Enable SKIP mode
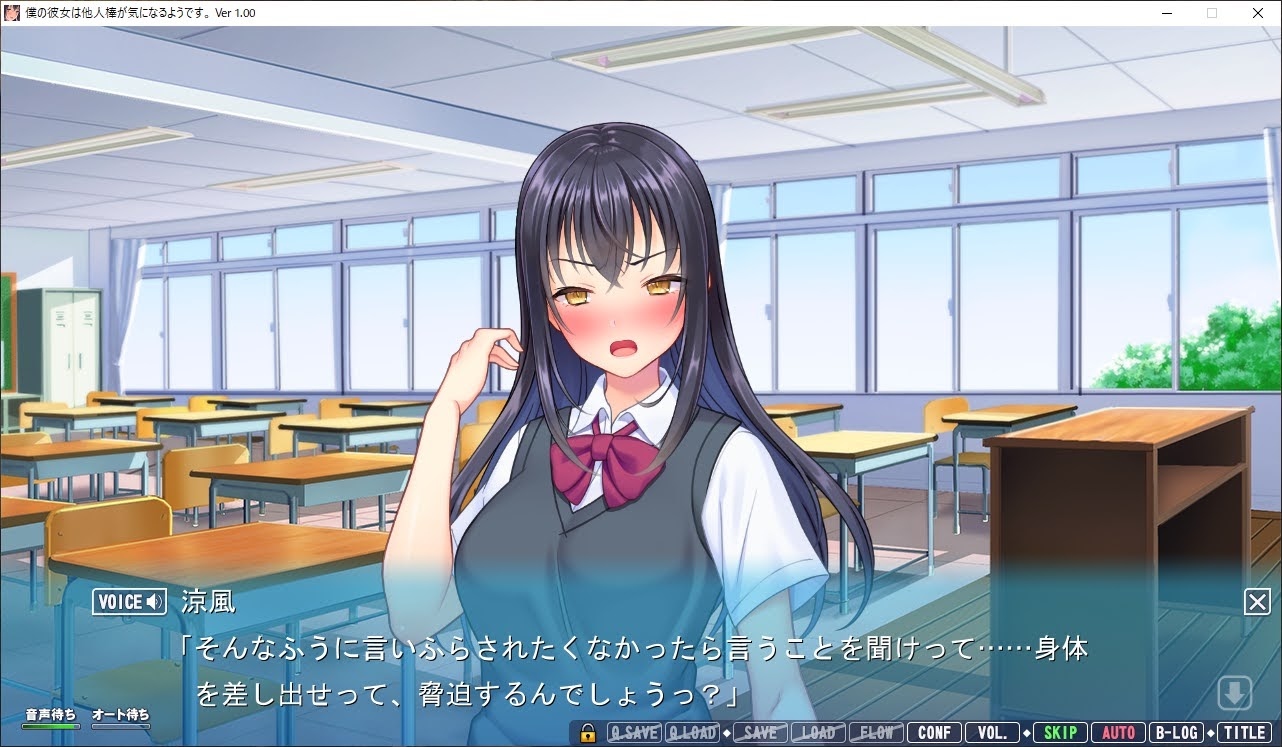The width and height of the screenshot is (1282, 747). 1058,732
